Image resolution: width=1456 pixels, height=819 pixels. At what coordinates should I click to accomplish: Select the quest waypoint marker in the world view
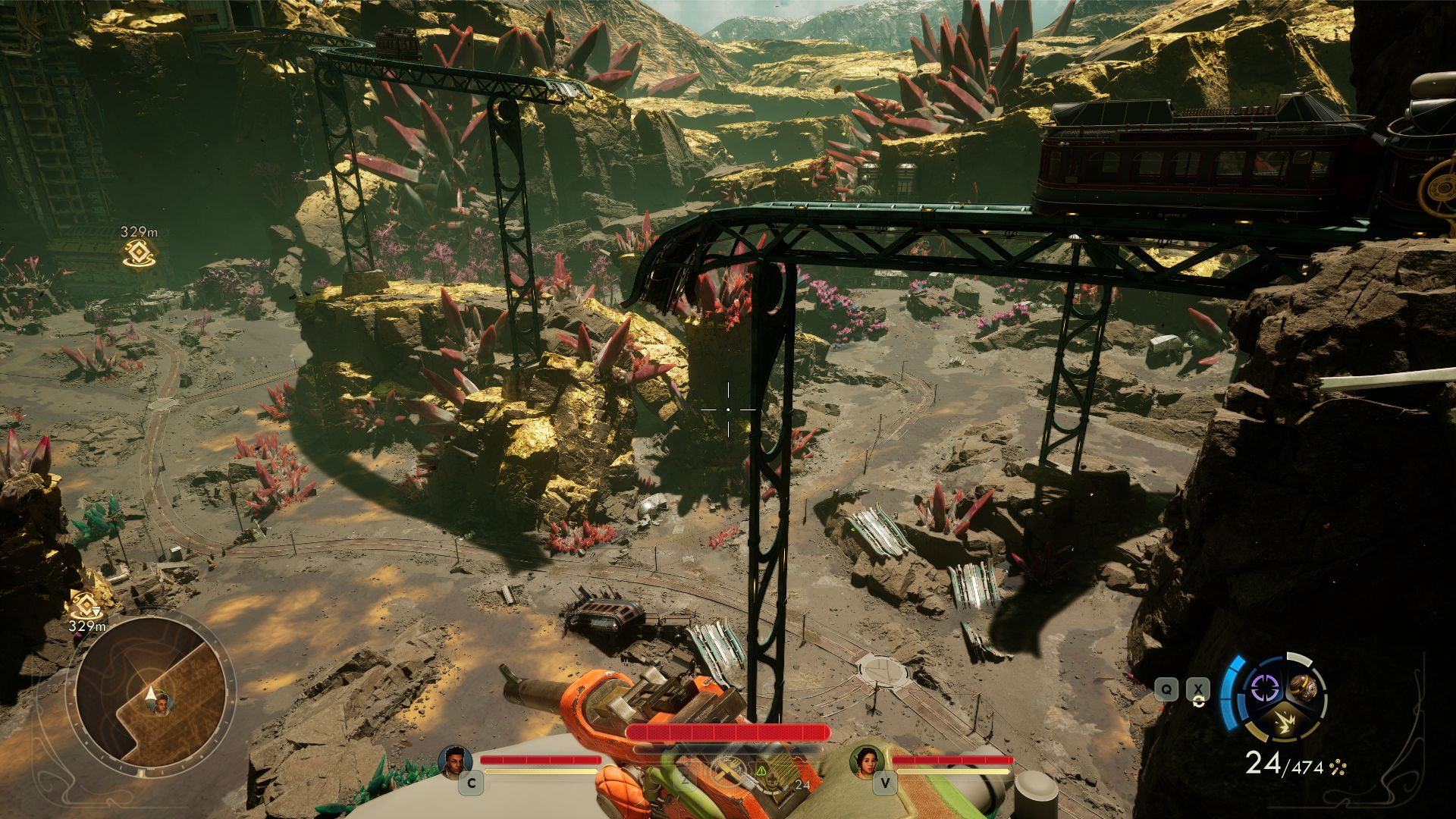(140, 253)
